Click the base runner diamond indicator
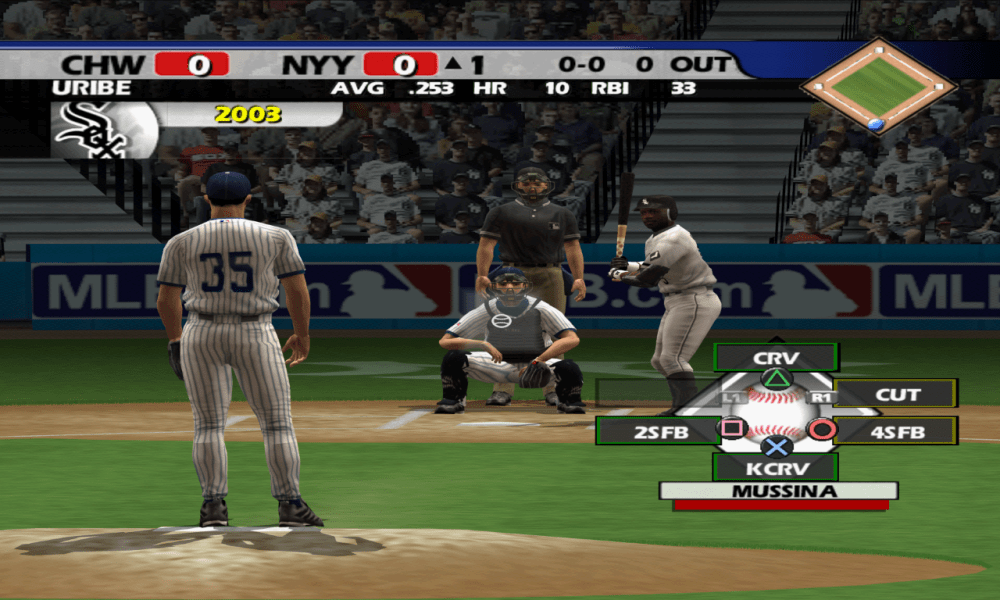Screen dimensions: 1000x600 [877, 86]
